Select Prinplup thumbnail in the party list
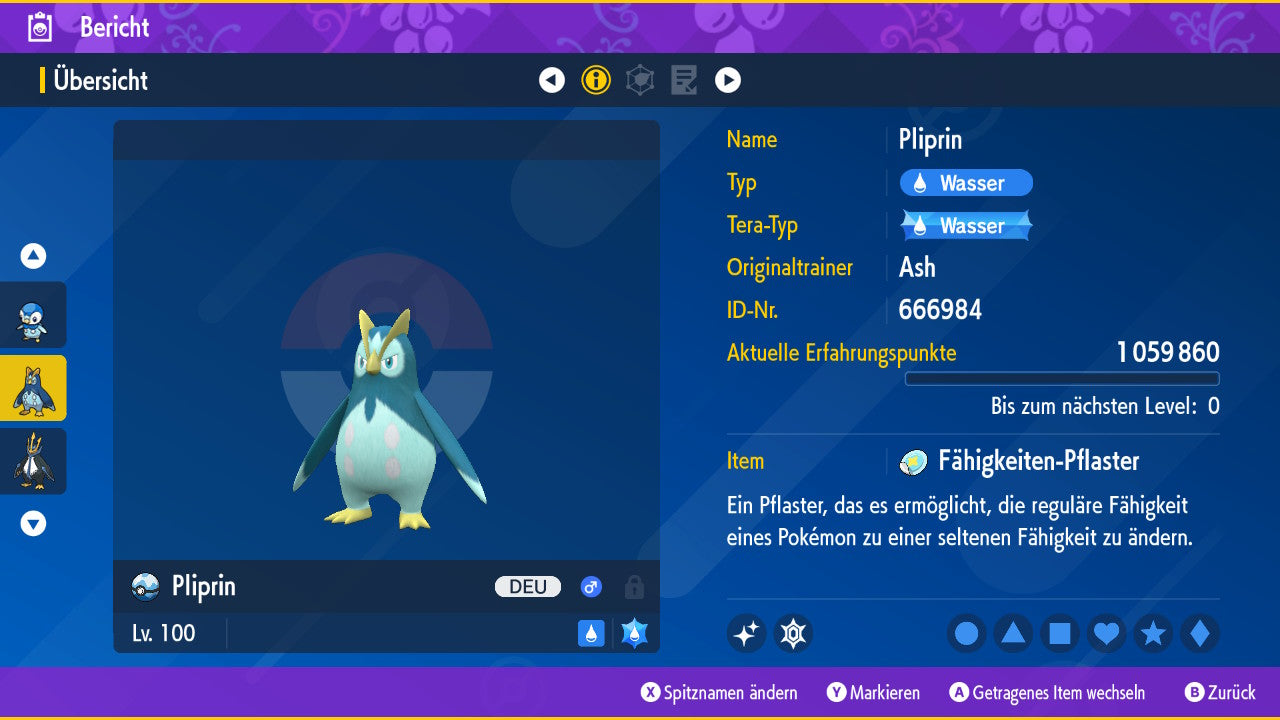 [x=33, y=388]
